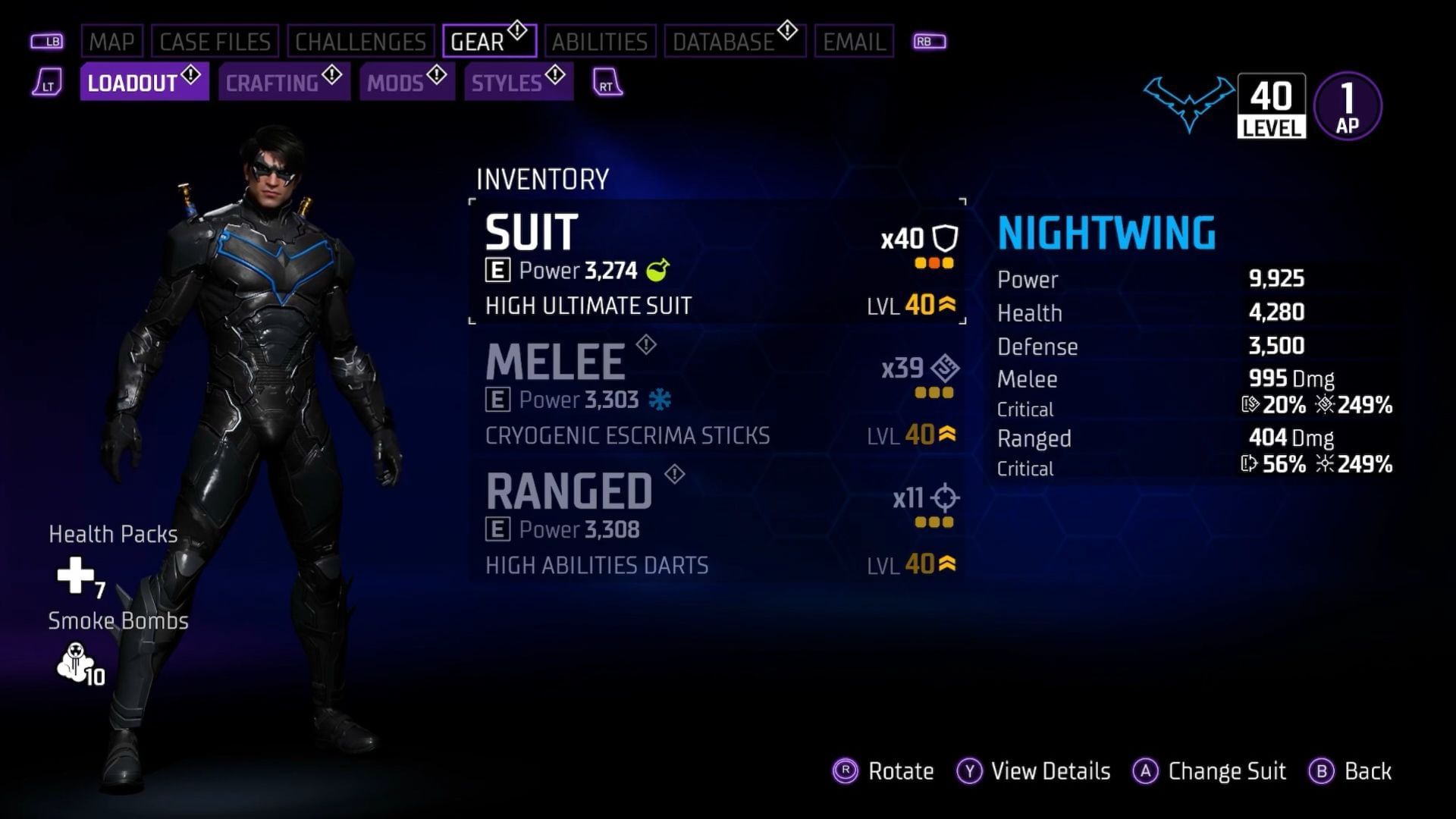
Task: Click the shield icon beside the Suit entry
Action: pos(945,239)
